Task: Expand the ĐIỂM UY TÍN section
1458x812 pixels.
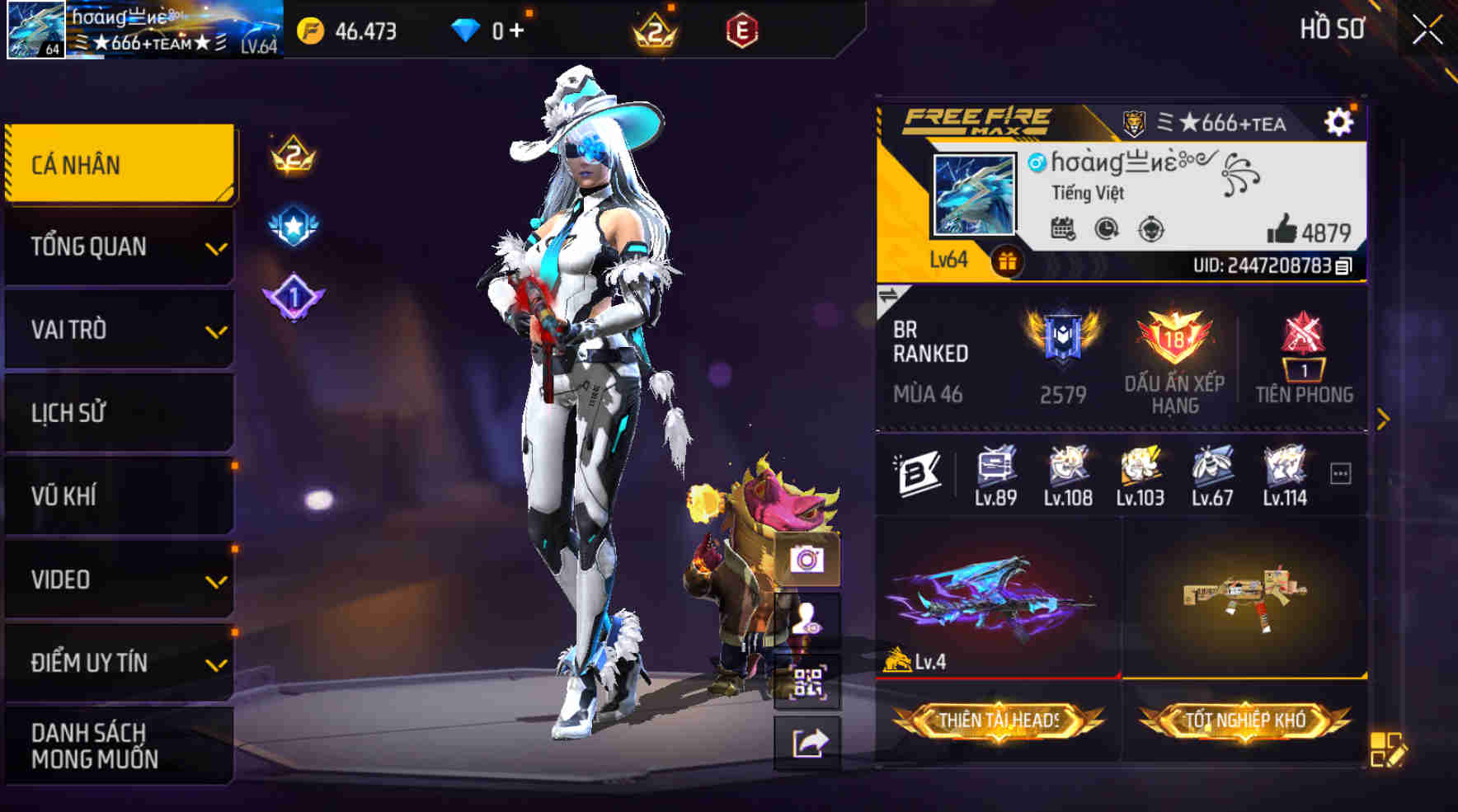Action: tap(120, 660)
